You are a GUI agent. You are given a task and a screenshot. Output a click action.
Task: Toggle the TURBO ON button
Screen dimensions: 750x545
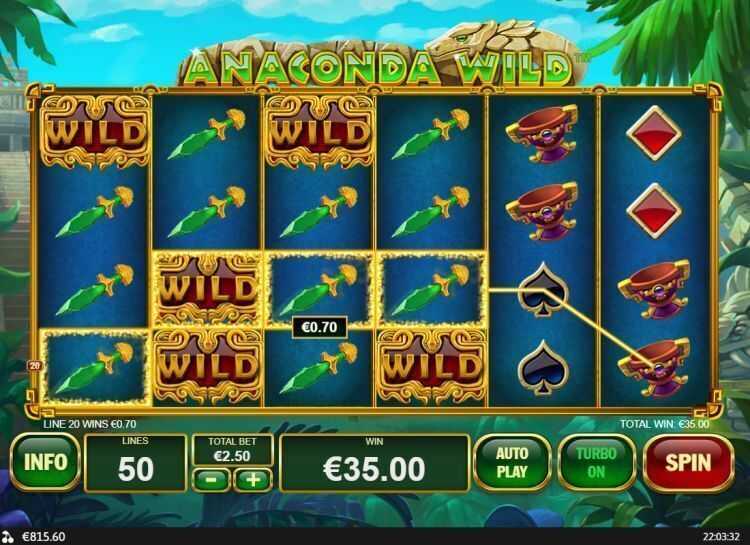point(596,463)
